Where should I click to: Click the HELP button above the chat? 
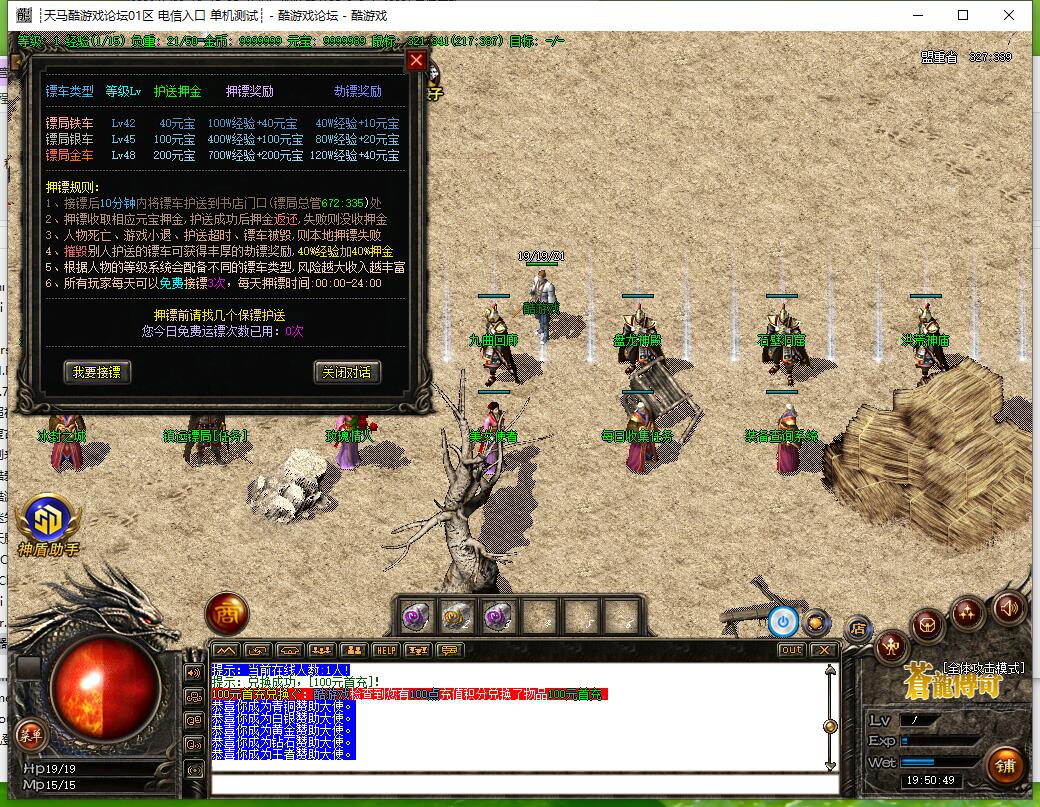point(385,650)
